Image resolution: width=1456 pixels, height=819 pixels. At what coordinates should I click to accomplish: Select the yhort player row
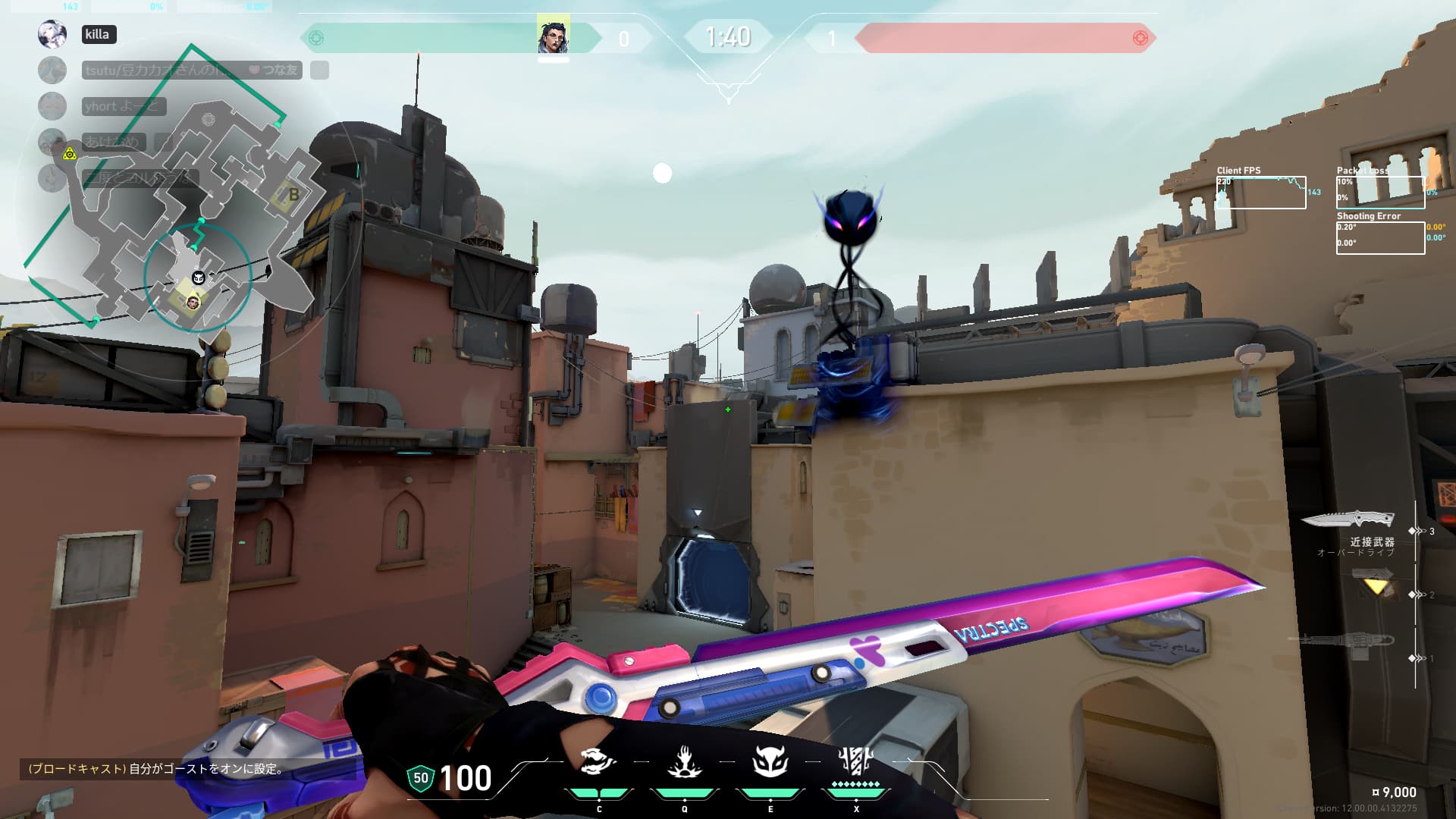(123, 106)
